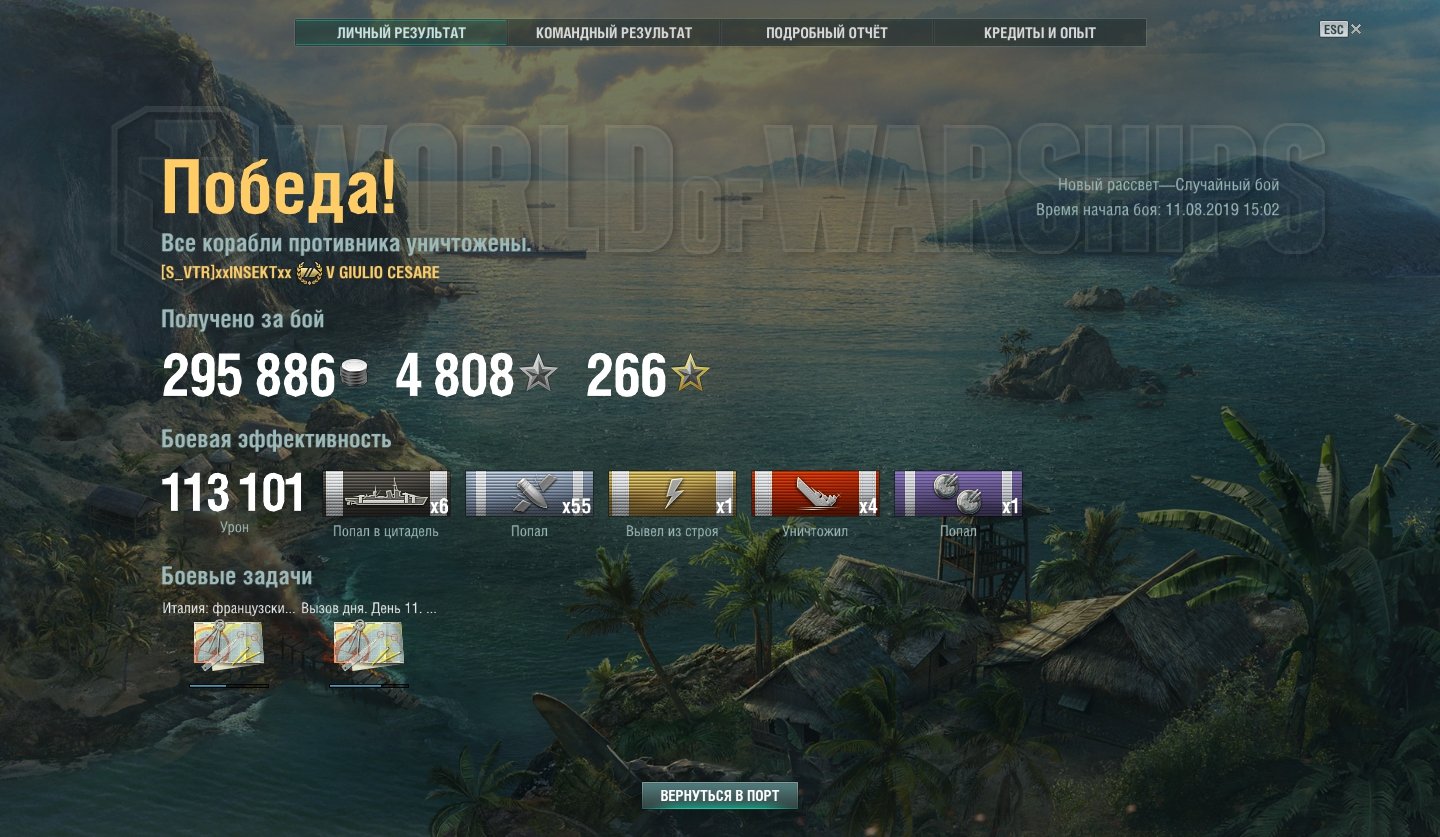Select the citadel hits ribbon x6
This screenshot has width=1440, height=837.
point(387,493)
